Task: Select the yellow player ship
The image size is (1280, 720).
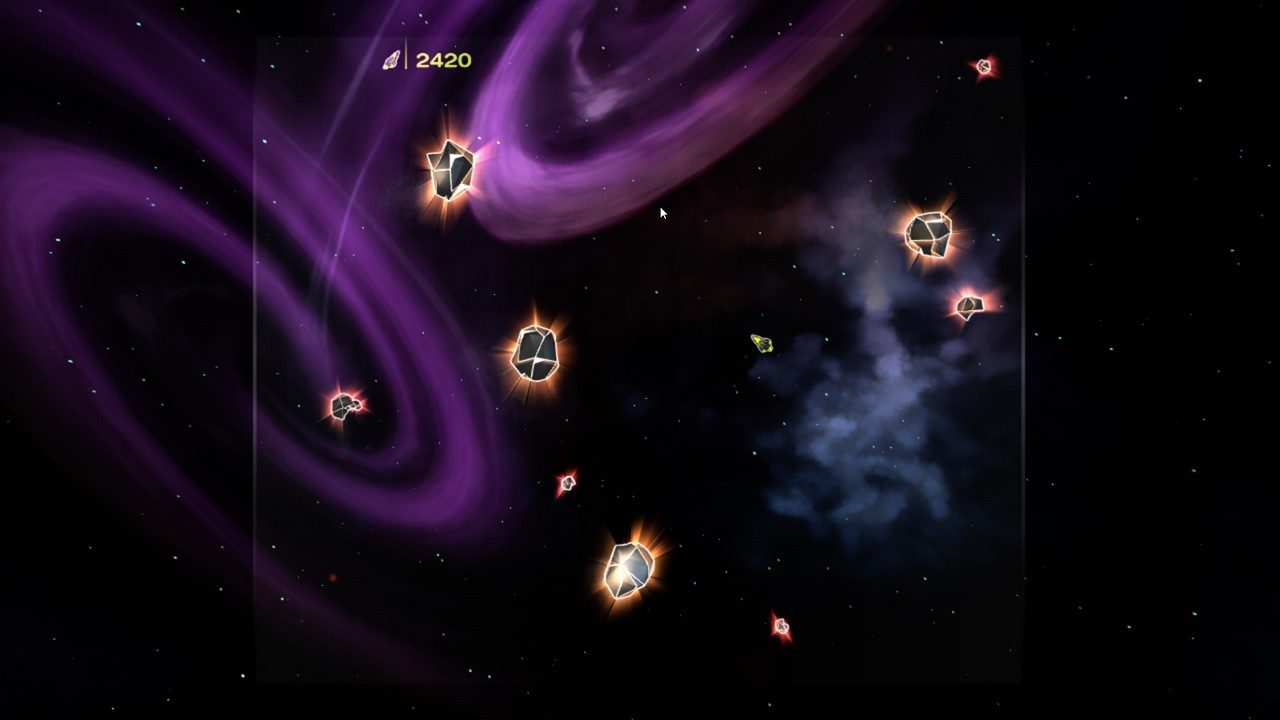Action: click(763, 345)
